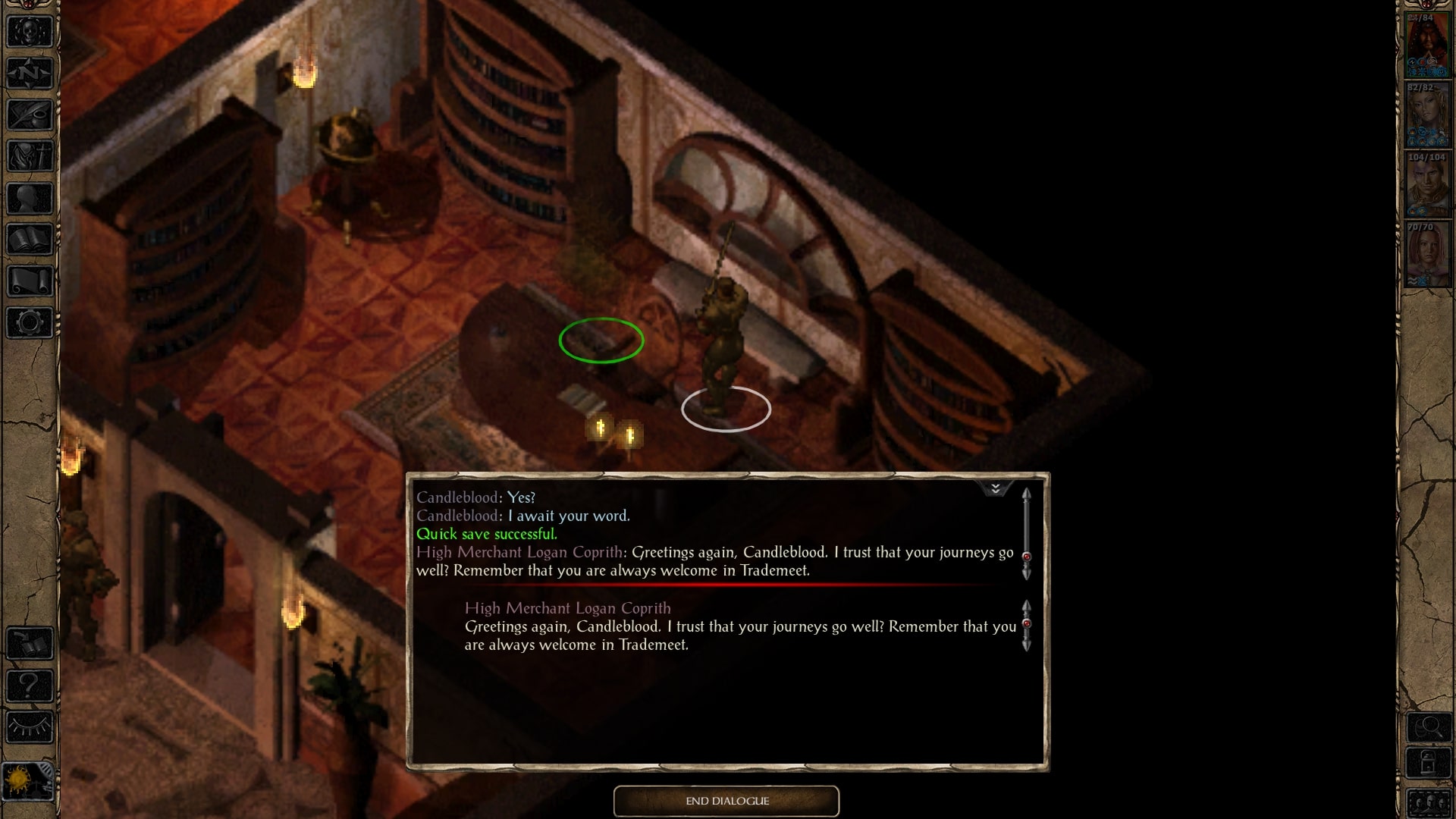Open game options via the gear icon
The width and height of the screenshot is (1456, 819).
coord(30,323)
